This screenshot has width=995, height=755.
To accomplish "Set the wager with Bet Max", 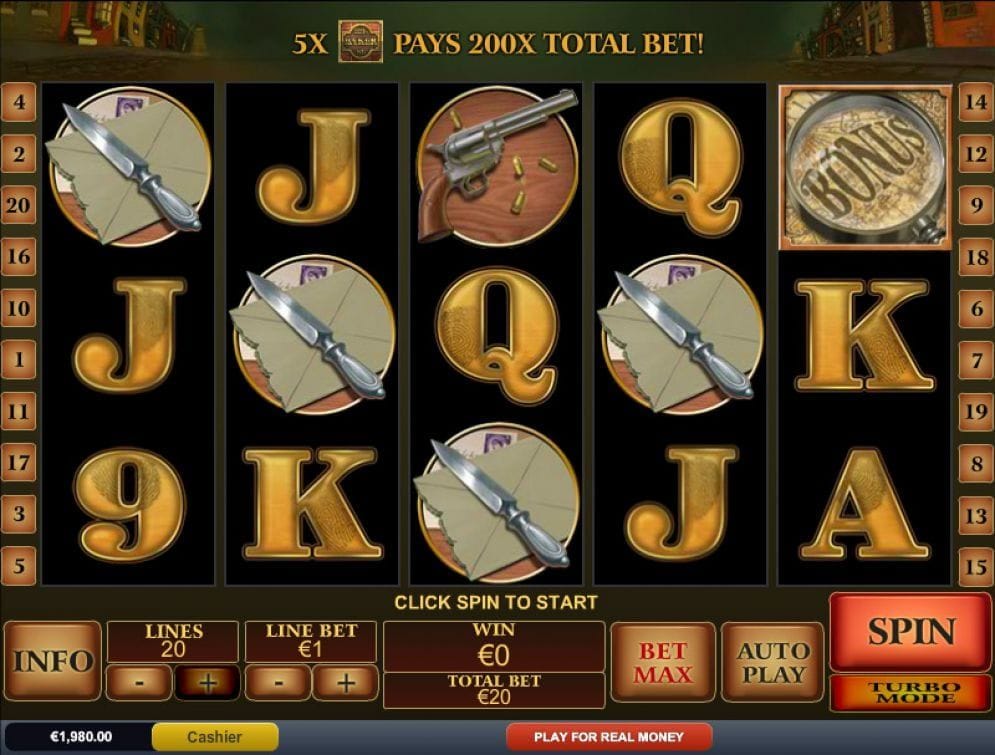I will 662,662.
